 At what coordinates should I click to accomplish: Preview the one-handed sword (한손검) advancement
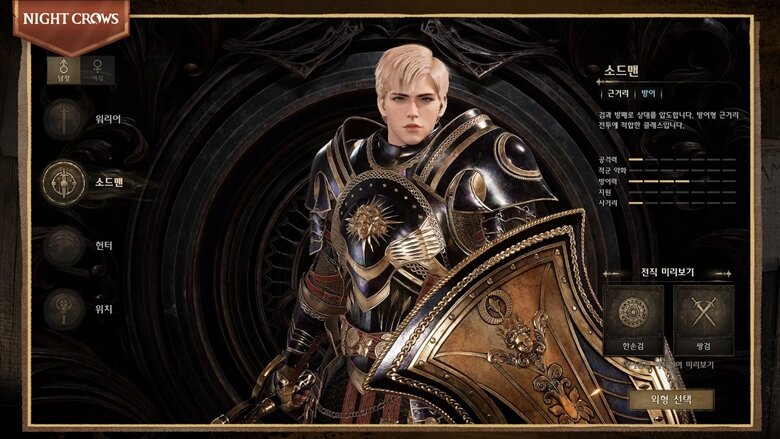[x=633, y=320]
